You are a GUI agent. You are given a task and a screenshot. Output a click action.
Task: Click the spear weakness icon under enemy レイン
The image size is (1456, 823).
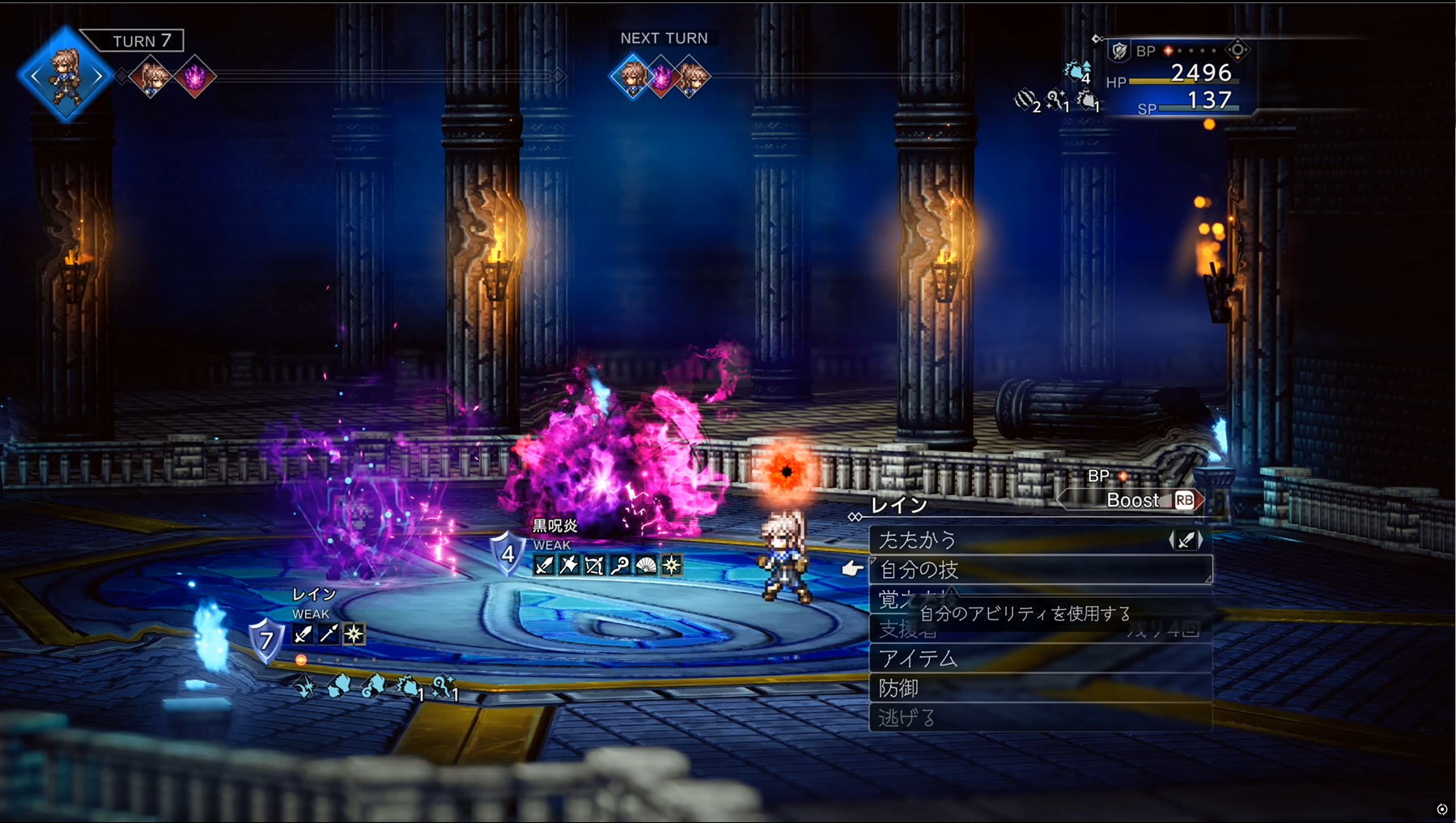click(x=328, y=634)
